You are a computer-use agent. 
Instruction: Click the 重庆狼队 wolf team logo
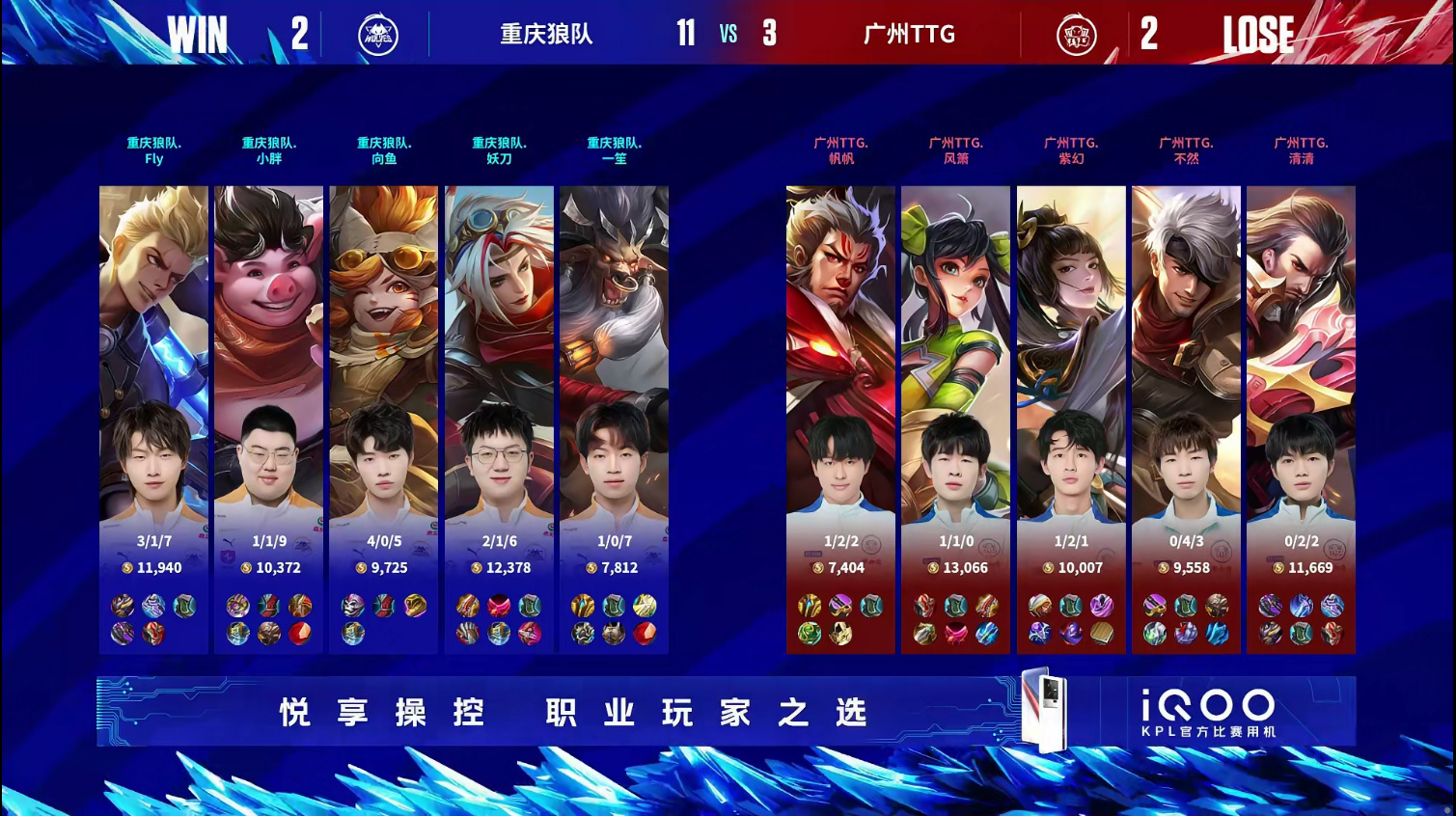pos(378,36)
